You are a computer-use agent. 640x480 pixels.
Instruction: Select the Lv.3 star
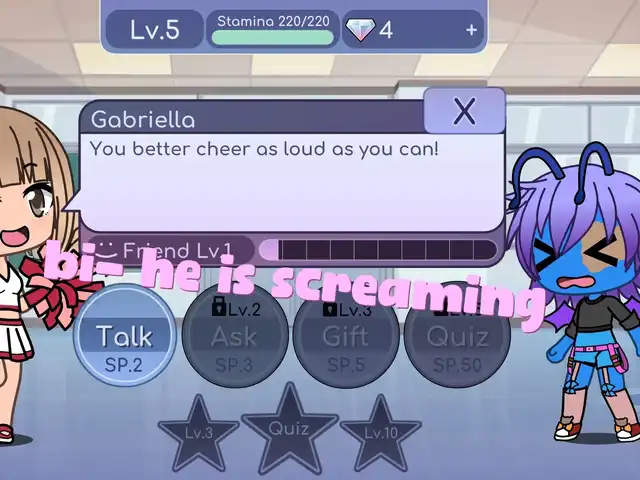[198, 434]
